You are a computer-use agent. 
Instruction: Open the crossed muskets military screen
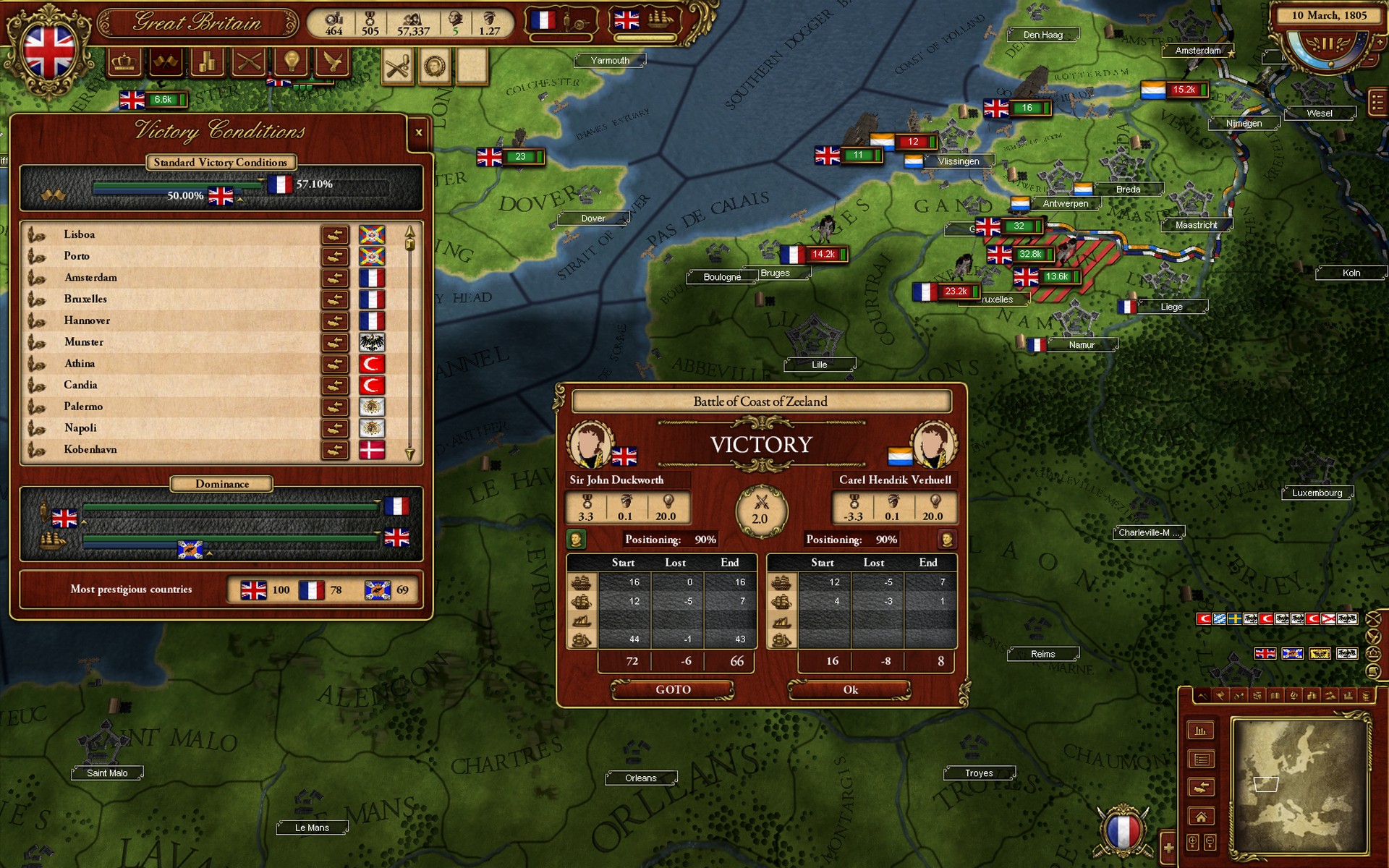(249, 63)
